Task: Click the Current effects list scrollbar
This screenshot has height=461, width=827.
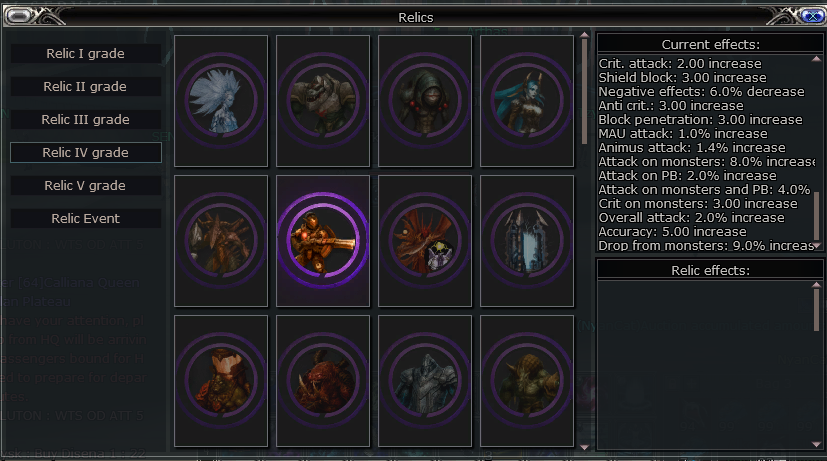Action: tap(817, 215)
